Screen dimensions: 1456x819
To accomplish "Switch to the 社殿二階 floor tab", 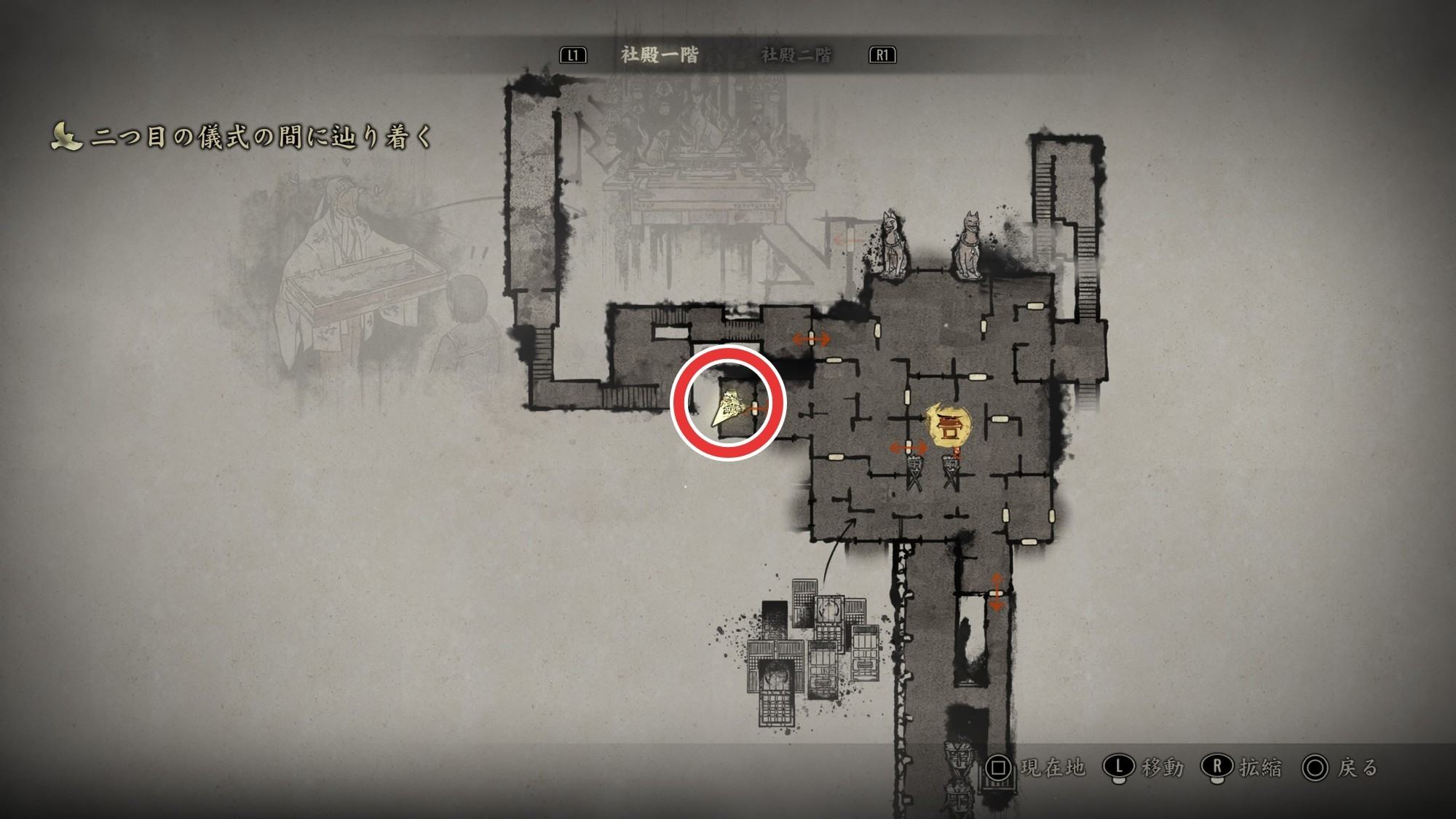I will coord(796,55).
